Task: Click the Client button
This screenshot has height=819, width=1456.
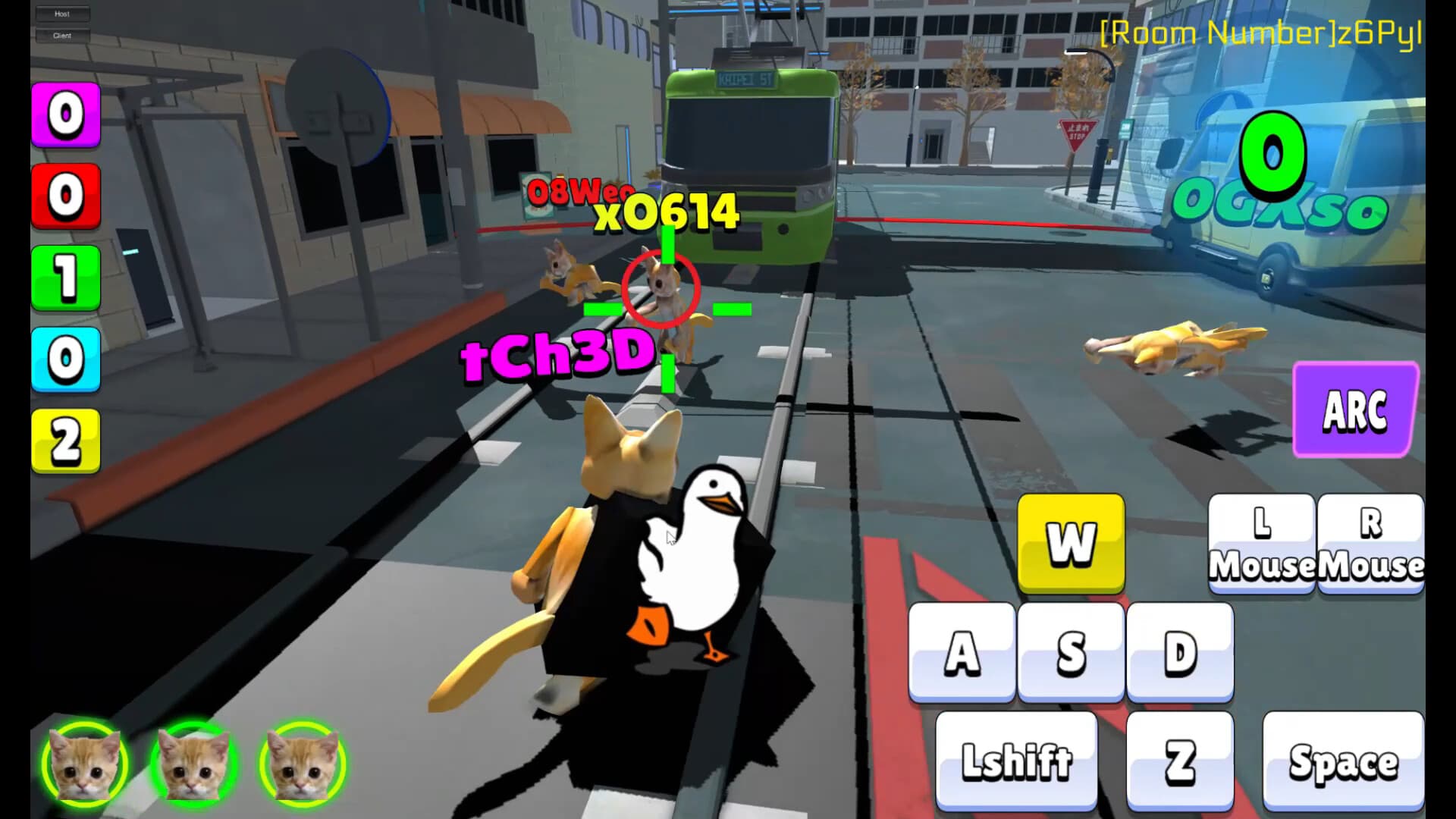Action: tap(62, 35)
